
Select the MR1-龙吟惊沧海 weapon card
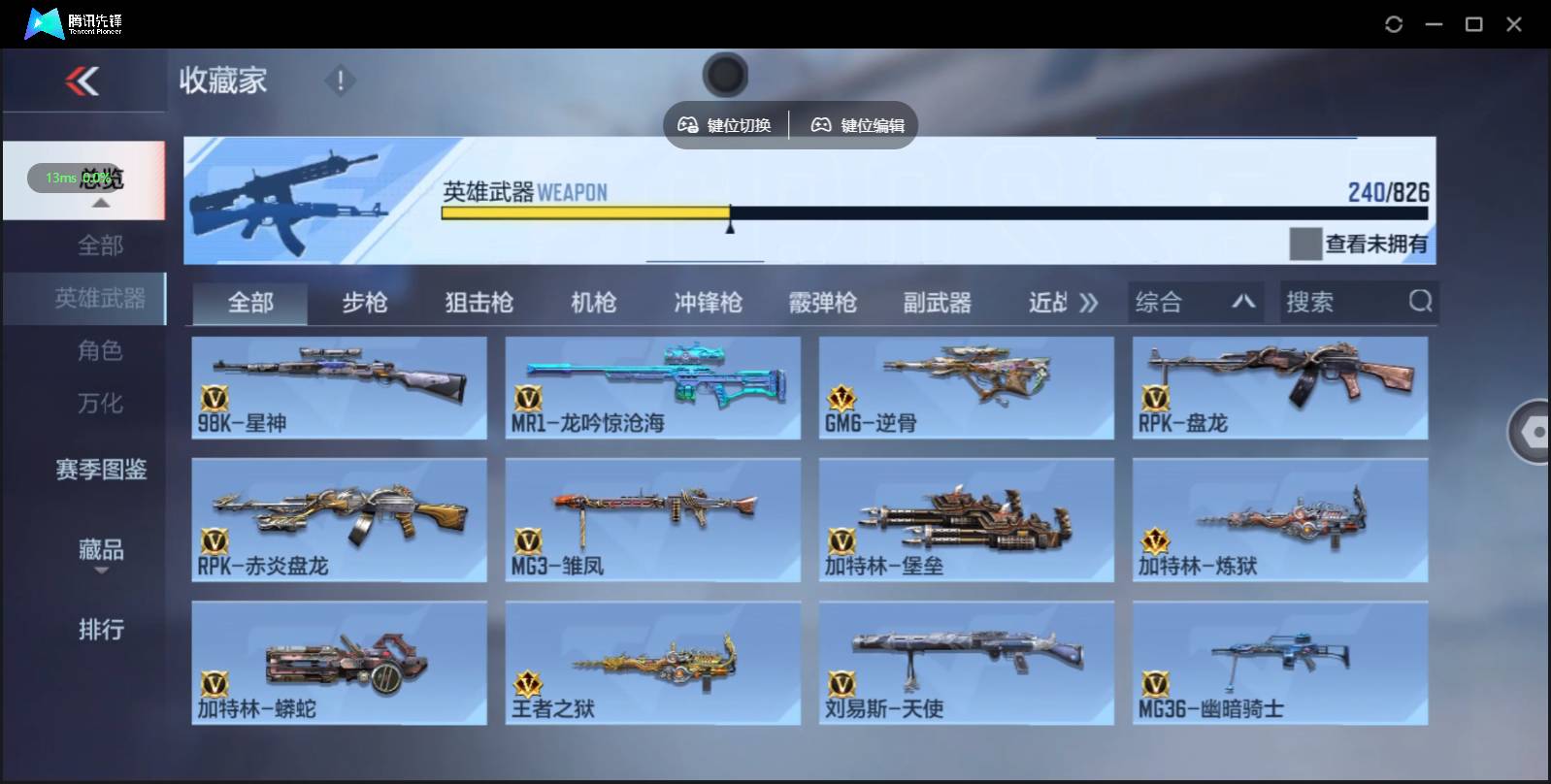point(652,387)
